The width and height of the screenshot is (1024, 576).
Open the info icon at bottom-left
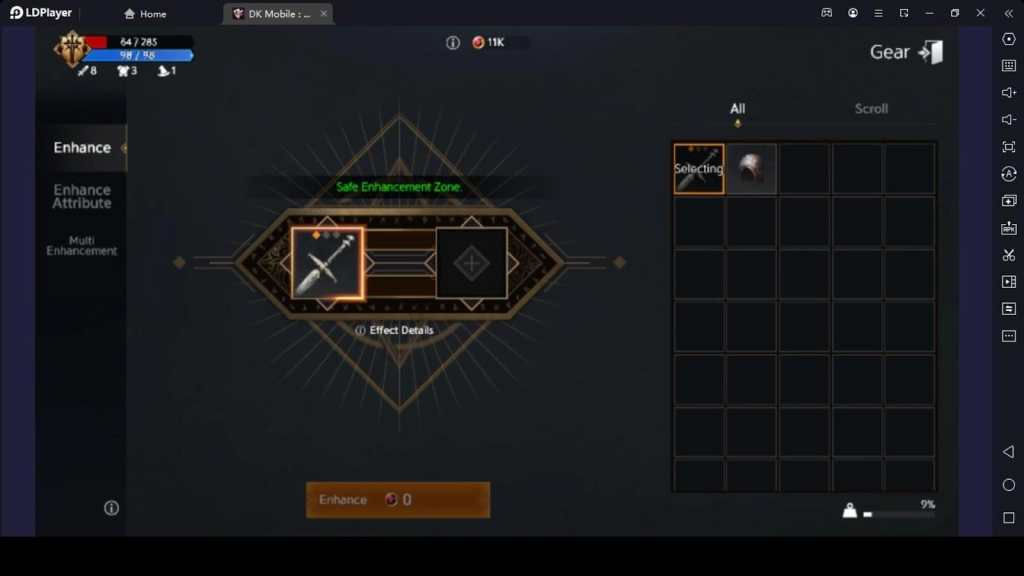(x=112, y=508)
